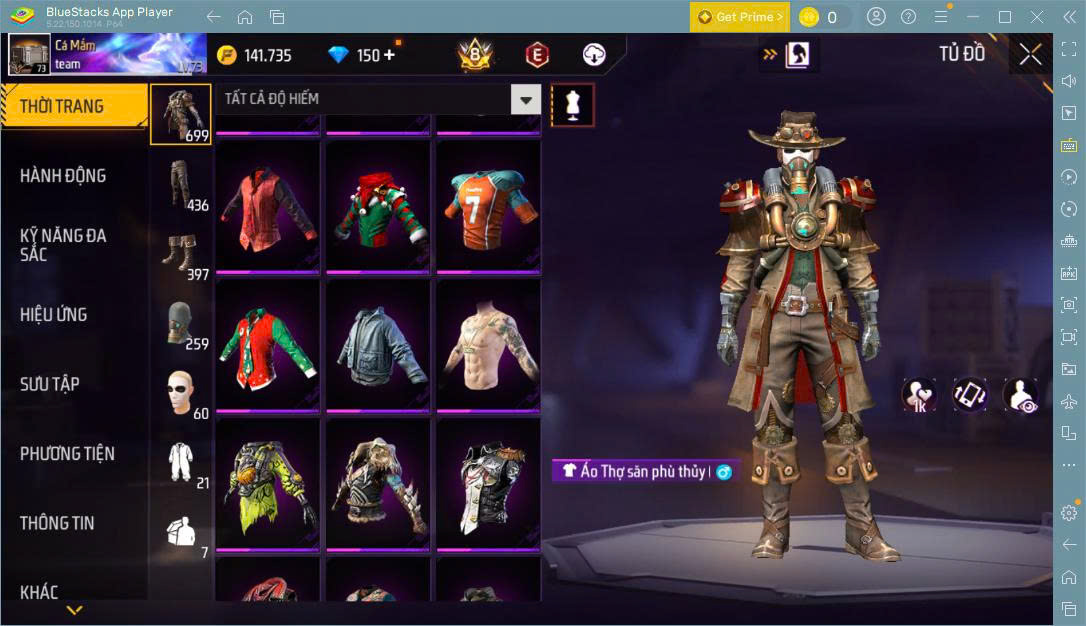Show the head category with 60 items
The width and height of the screenshot is (1086, 626).
(x=181, y=395)
